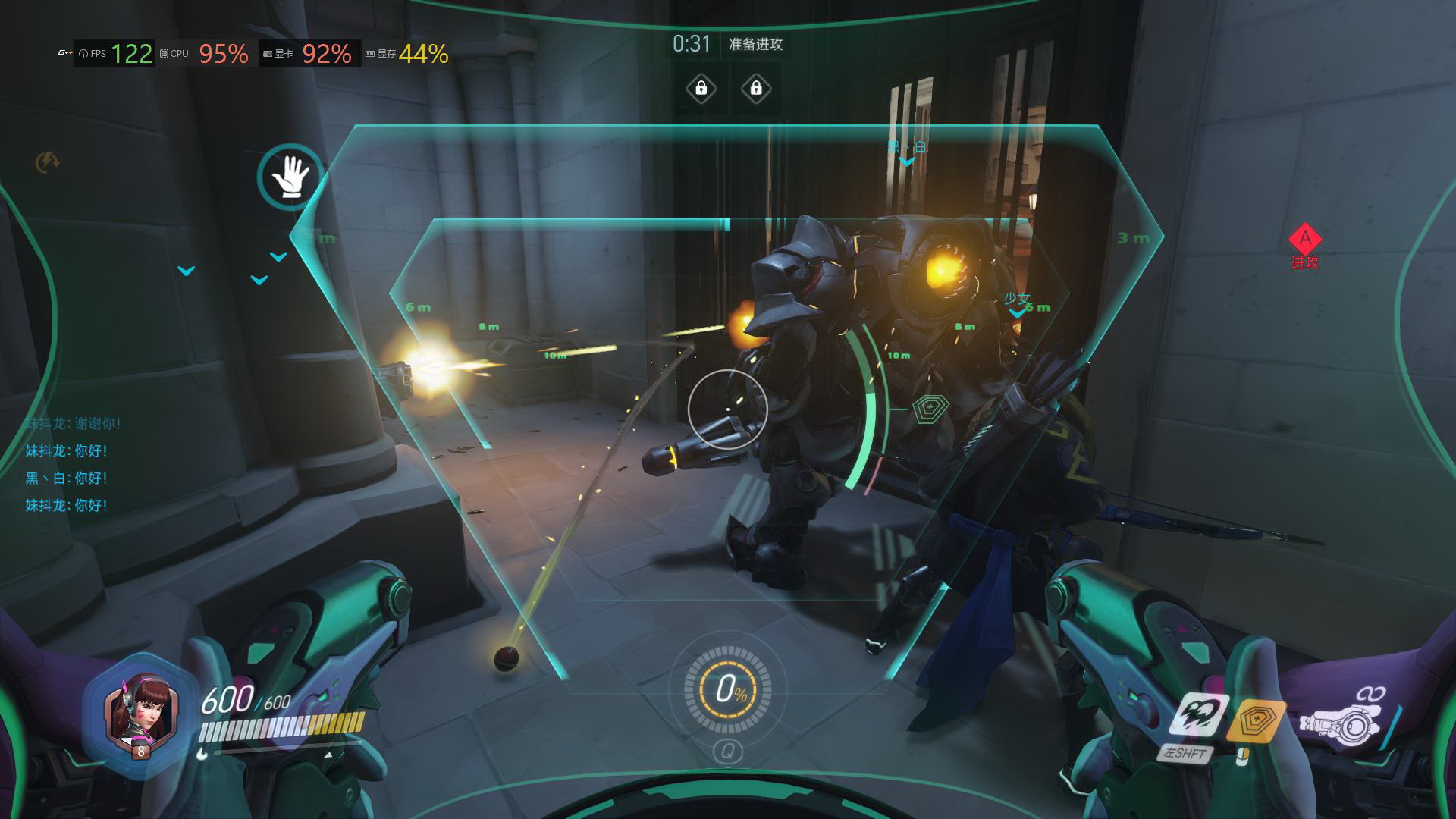The image size is (1456, 819).
Task: Click the overlay logo beside the FPS counter
Action: pos(65,53)
